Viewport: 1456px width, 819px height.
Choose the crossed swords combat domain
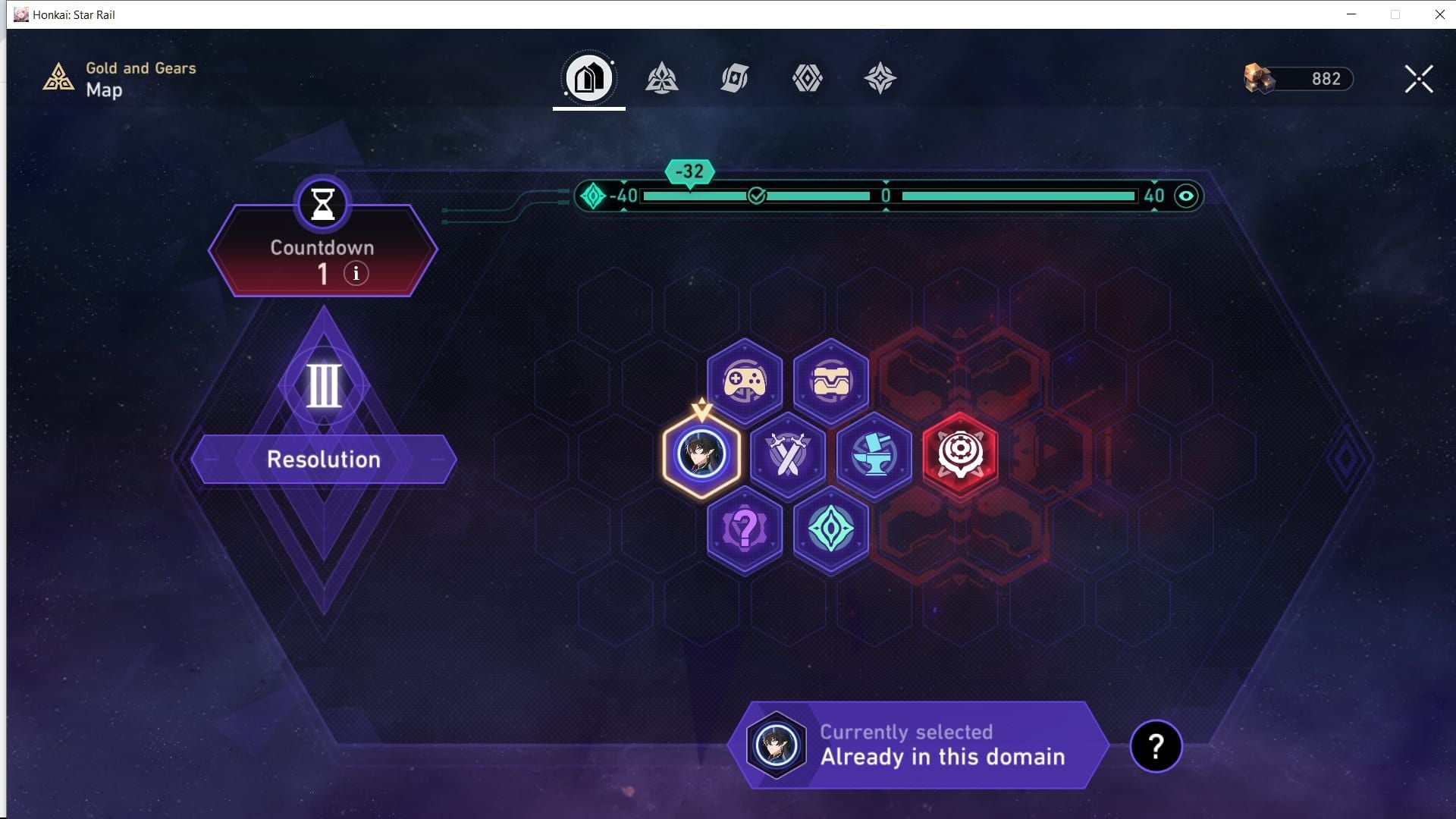click(788, 455)
